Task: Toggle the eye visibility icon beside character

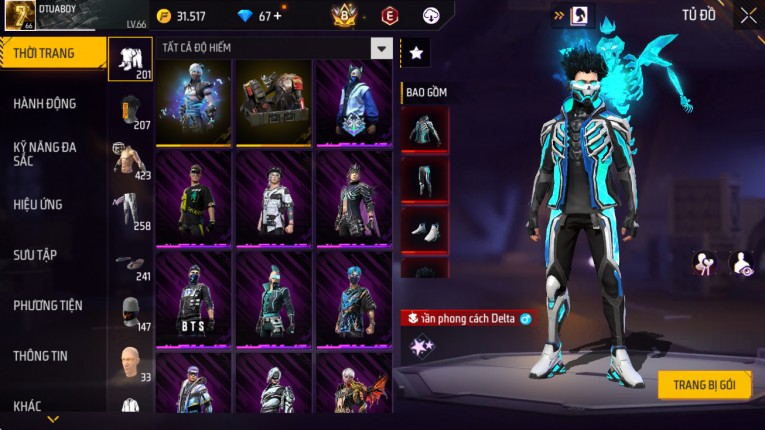Action: (740, 263)
